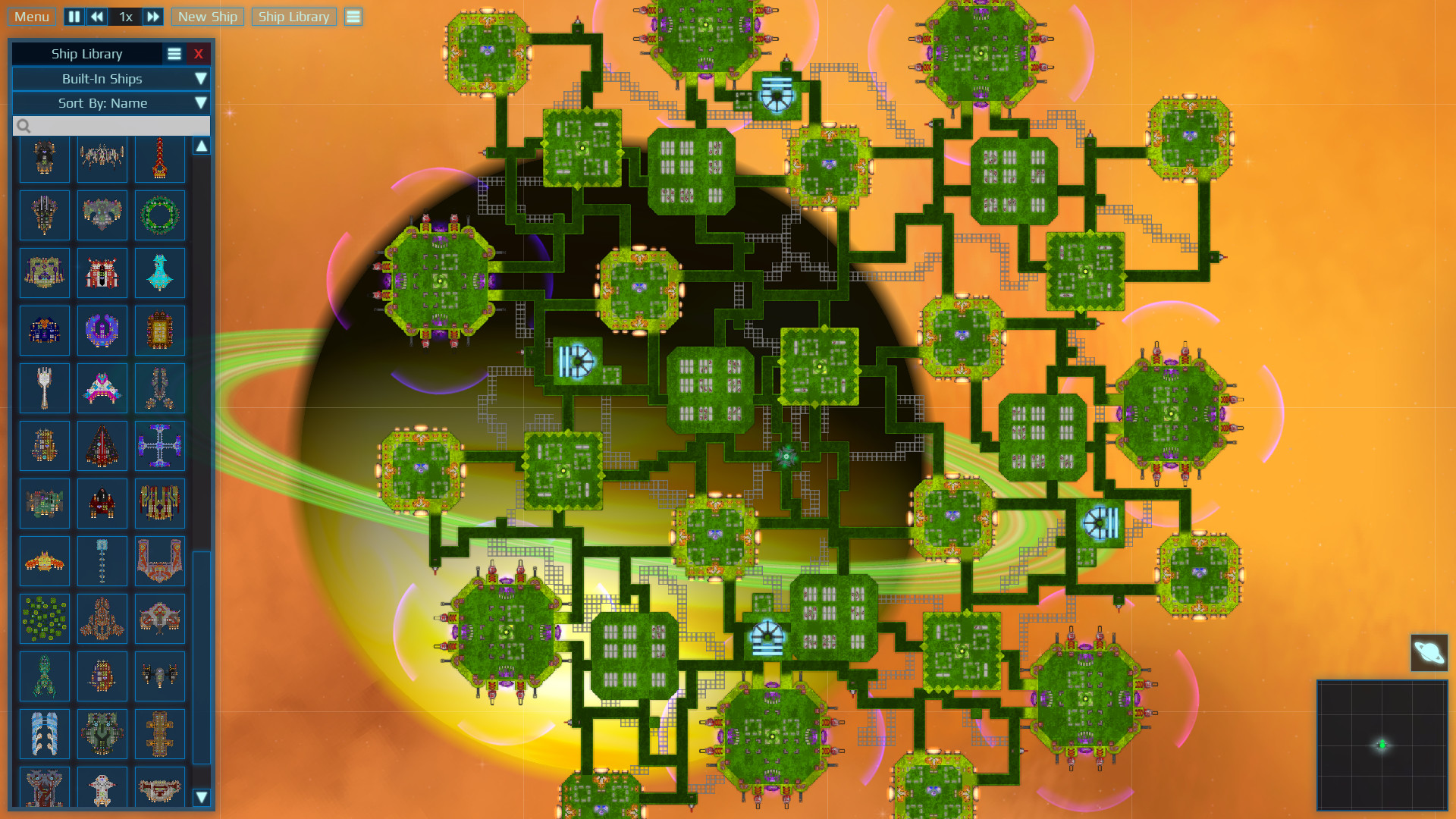Open the Sort By: Name dropdown
Image resolution: width=1456 pixels, height=819 pixels.
click(111, 103)
